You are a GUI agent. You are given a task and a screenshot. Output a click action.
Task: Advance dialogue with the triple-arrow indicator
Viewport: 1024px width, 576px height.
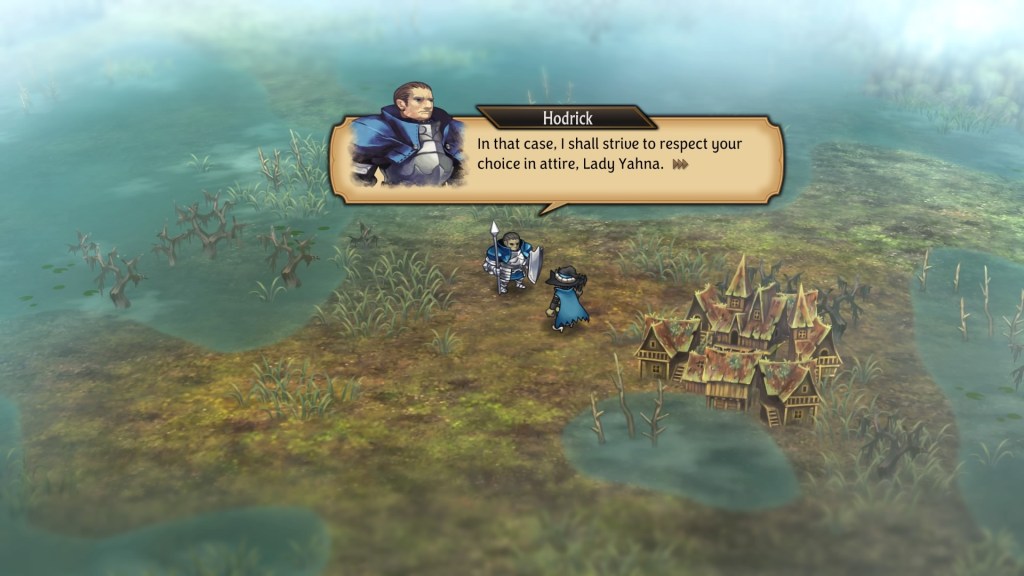(x=681, y=164)
